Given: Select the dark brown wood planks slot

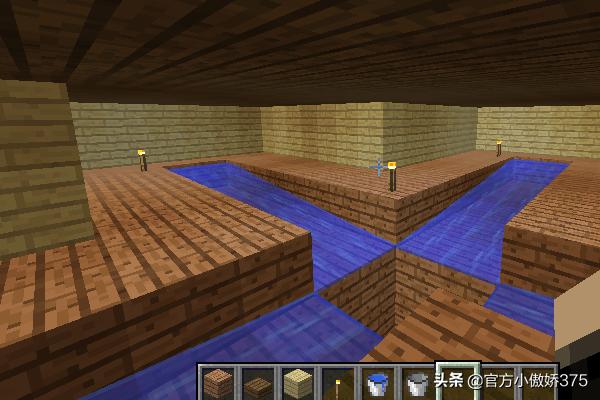Looking at the screenshot, I should 257,383.
